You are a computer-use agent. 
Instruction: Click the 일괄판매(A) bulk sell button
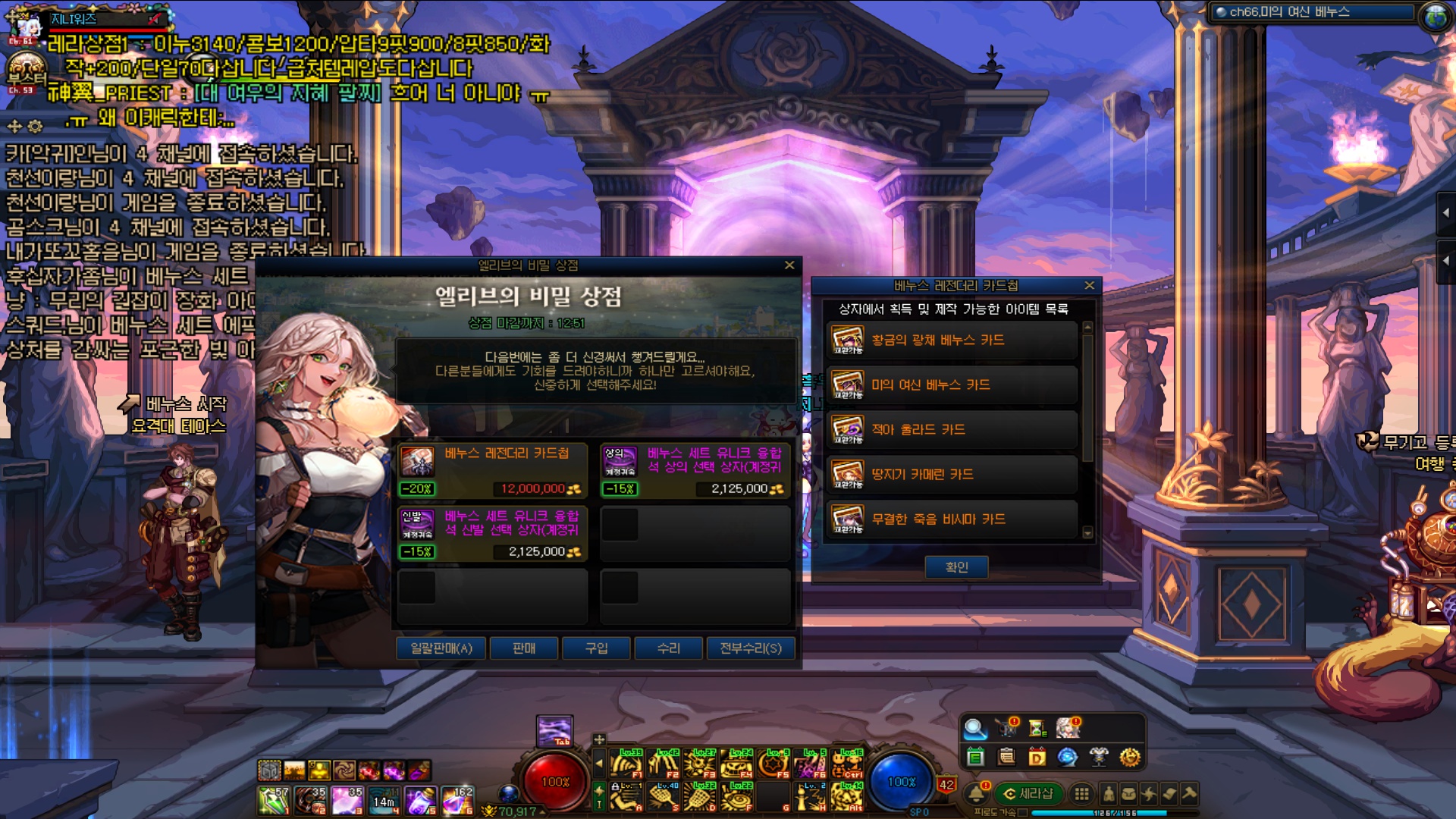441,648
